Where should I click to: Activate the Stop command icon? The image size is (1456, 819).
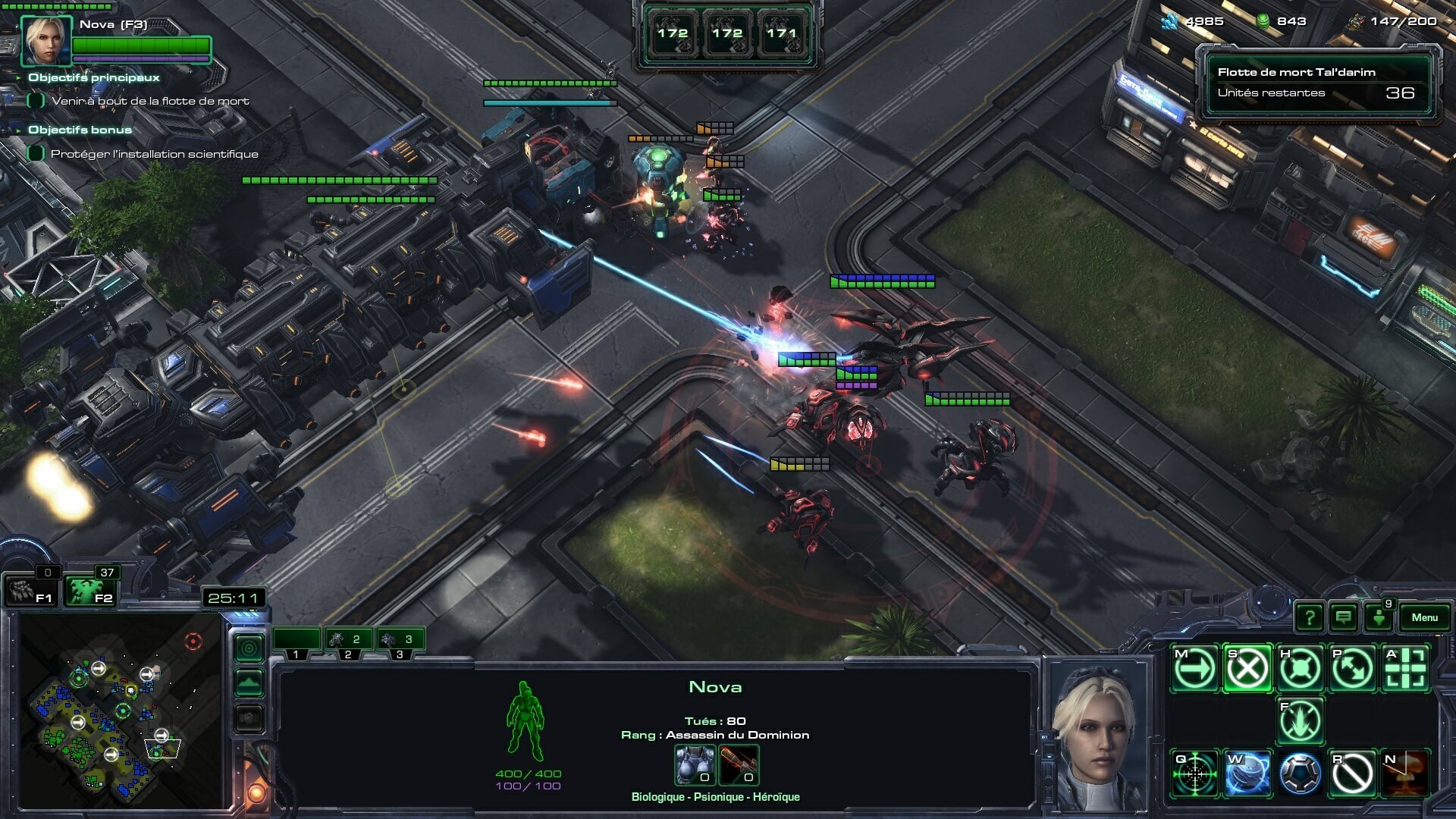1247,669
